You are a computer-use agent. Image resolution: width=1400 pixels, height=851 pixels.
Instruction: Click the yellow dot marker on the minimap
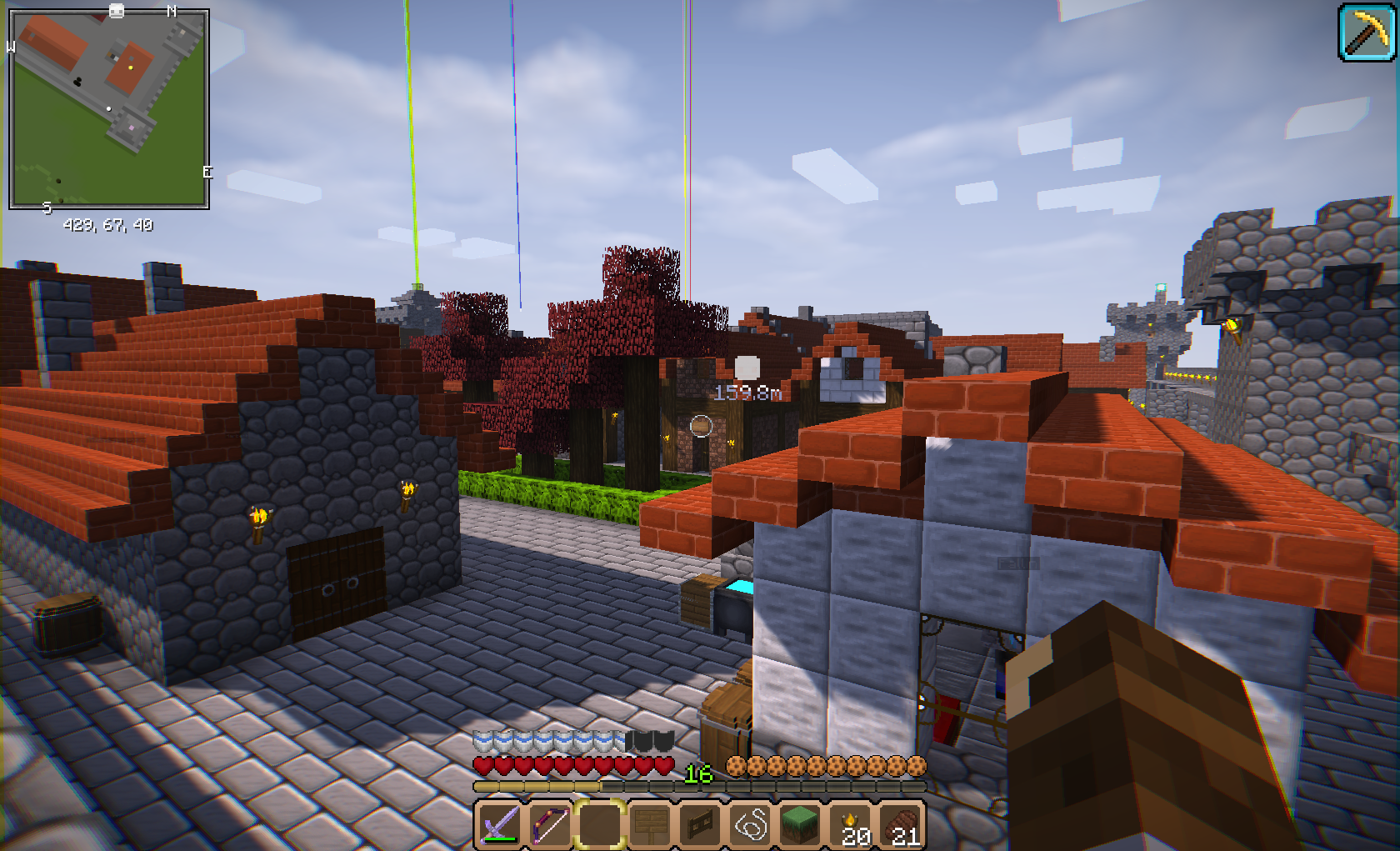[131, 67]
